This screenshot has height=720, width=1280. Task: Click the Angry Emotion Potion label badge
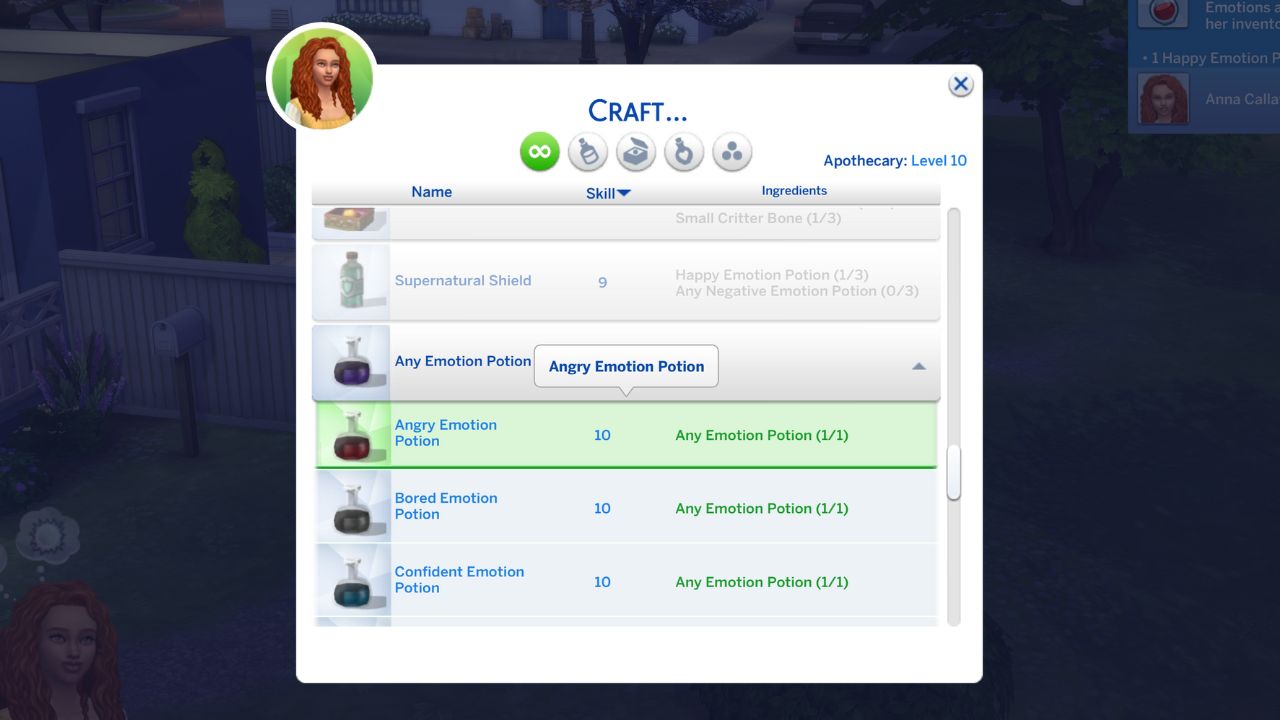[x=626, y=366]
